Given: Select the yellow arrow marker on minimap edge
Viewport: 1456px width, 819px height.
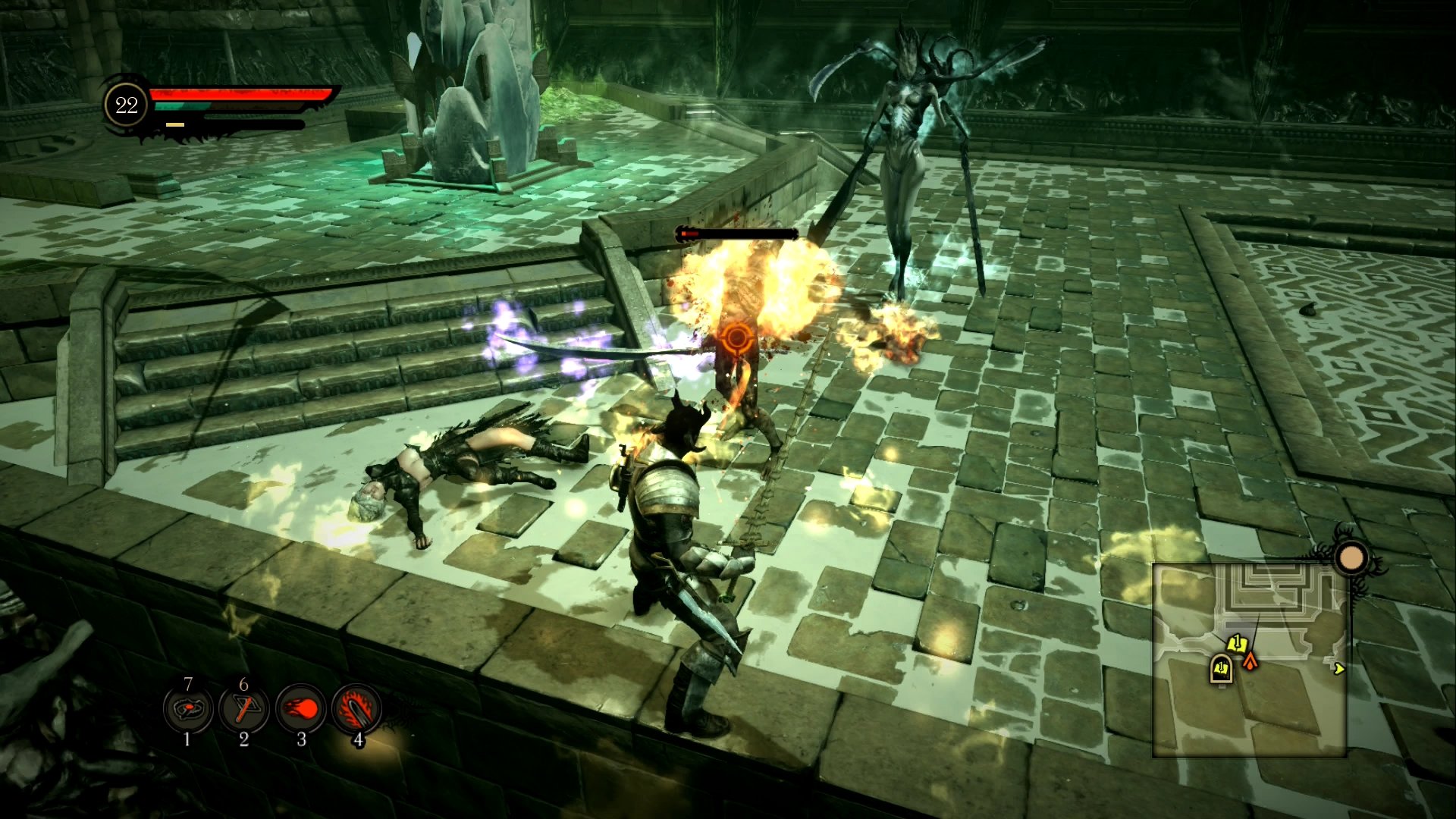Looking at the screenshot, I should click(1338, 668).
